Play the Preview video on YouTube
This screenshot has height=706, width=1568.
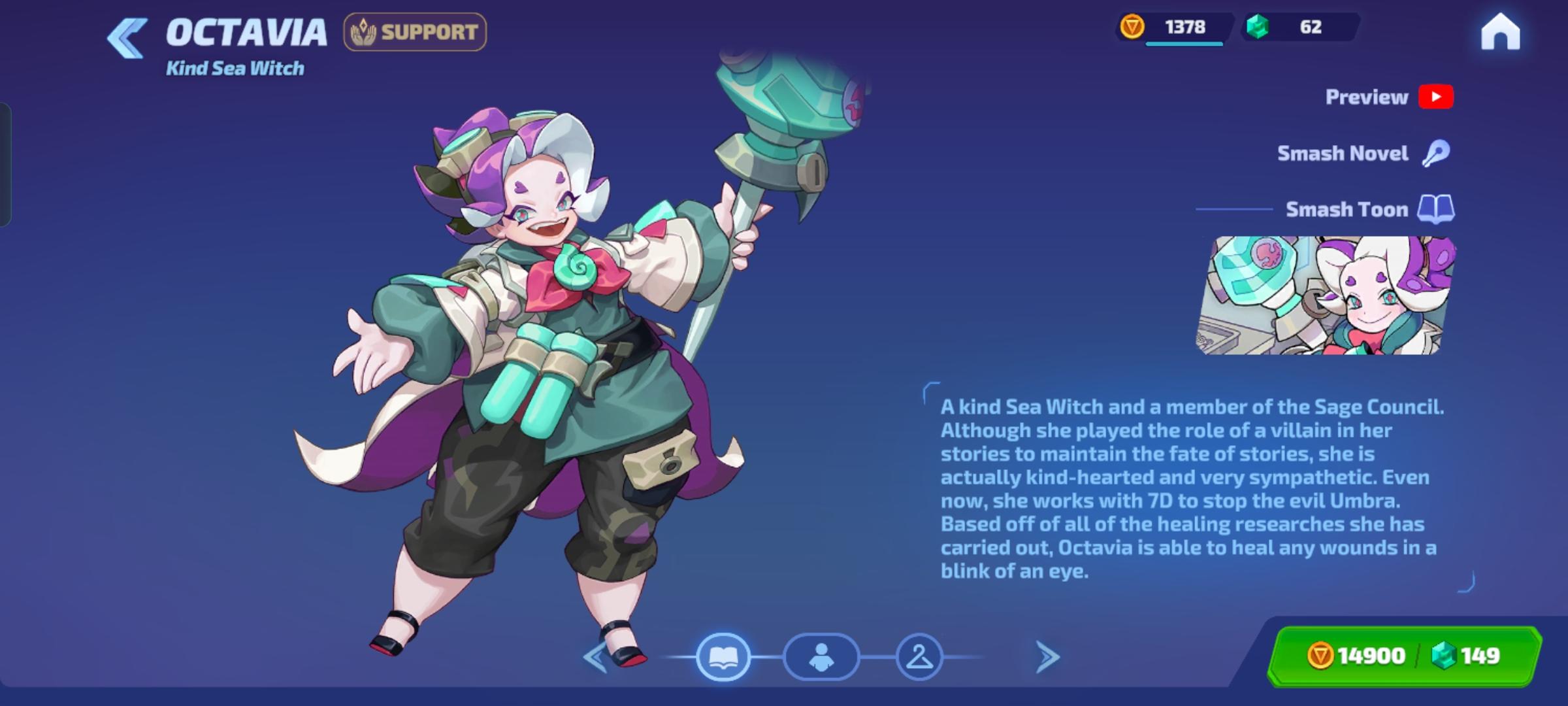(1436, 97)
